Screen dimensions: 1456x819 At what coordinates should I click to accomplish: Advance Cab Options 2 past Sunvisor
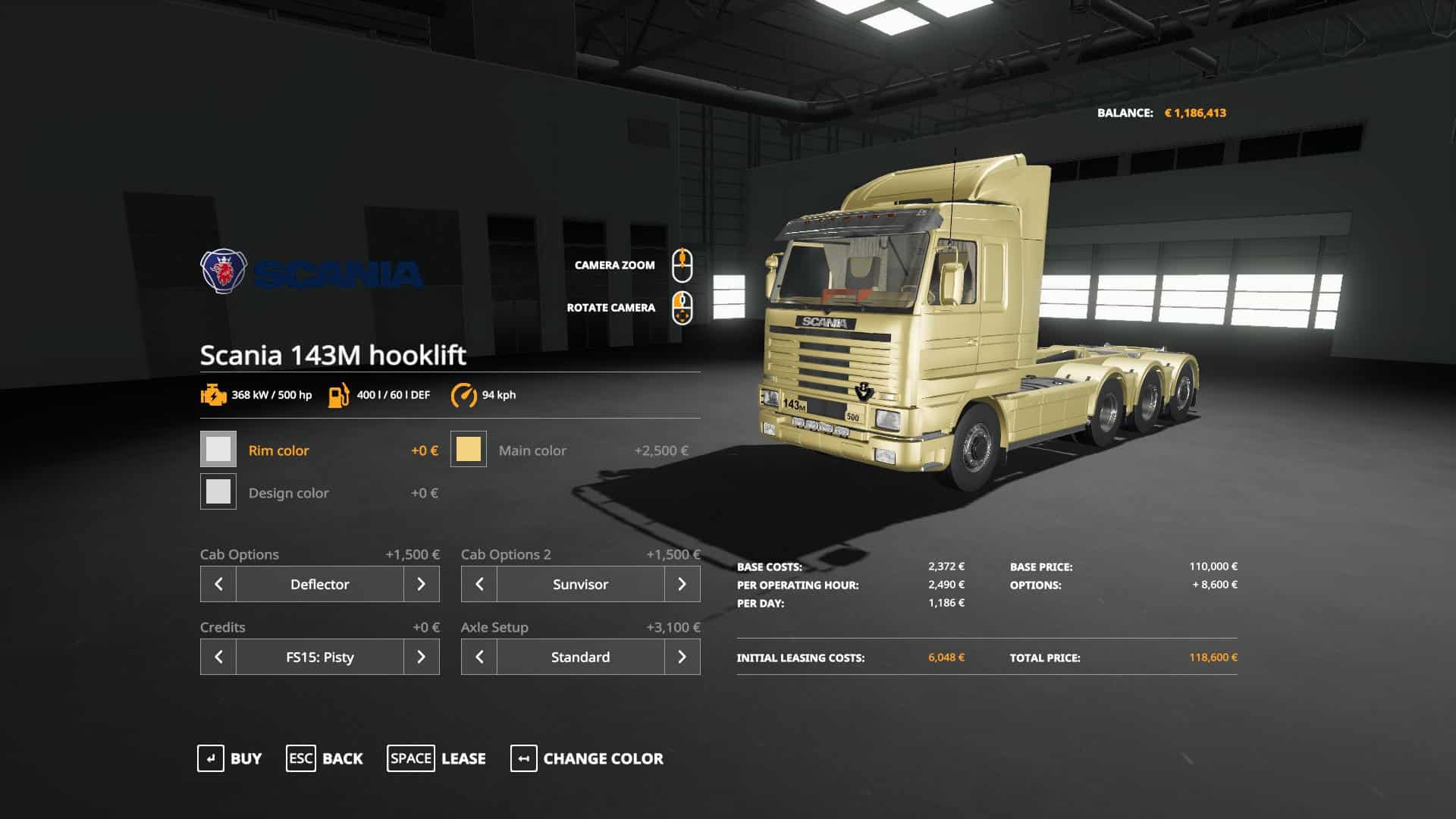click(682, 584)
